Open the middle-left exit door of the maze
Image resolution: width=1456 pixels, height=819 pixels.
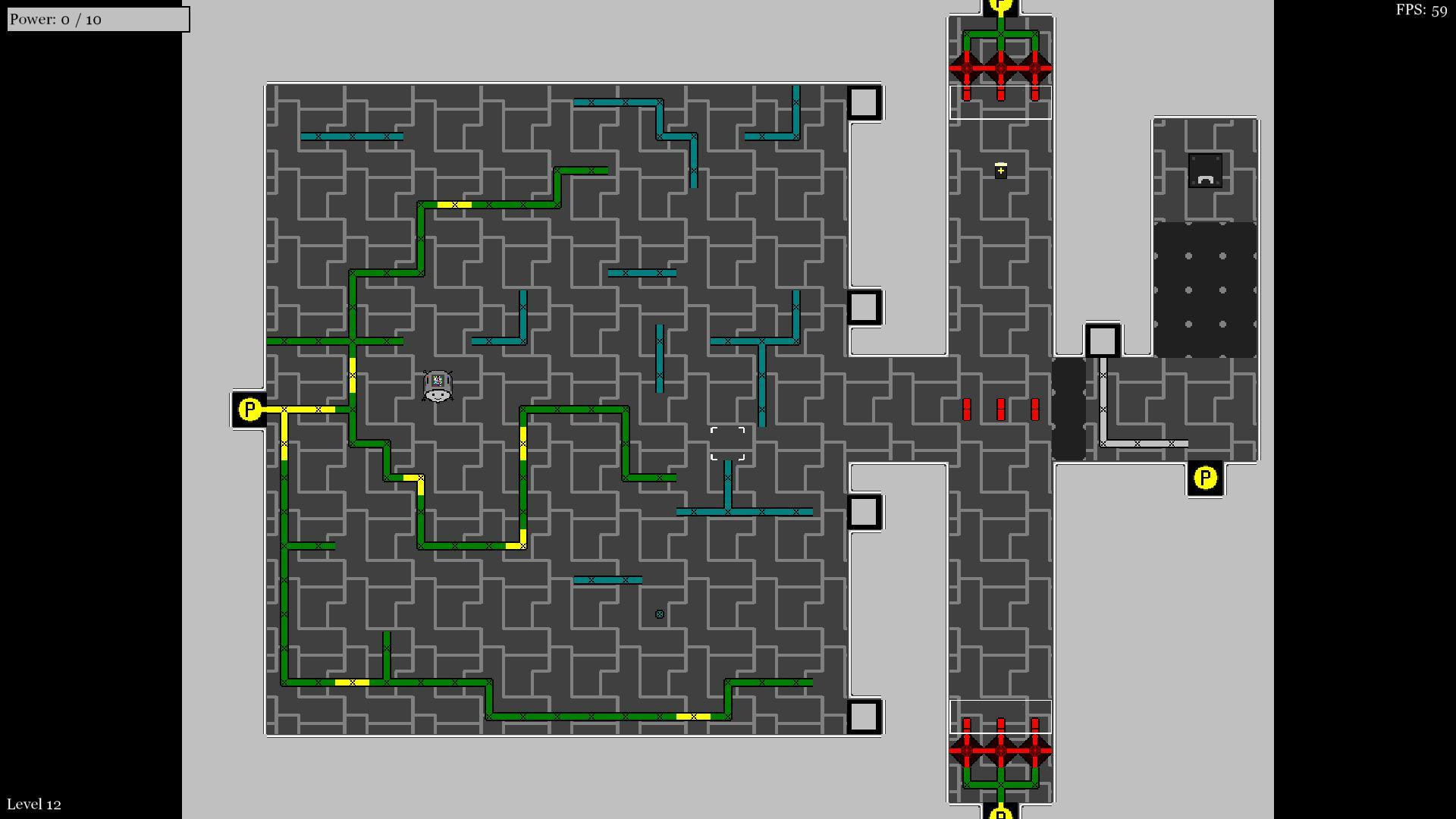864,308
